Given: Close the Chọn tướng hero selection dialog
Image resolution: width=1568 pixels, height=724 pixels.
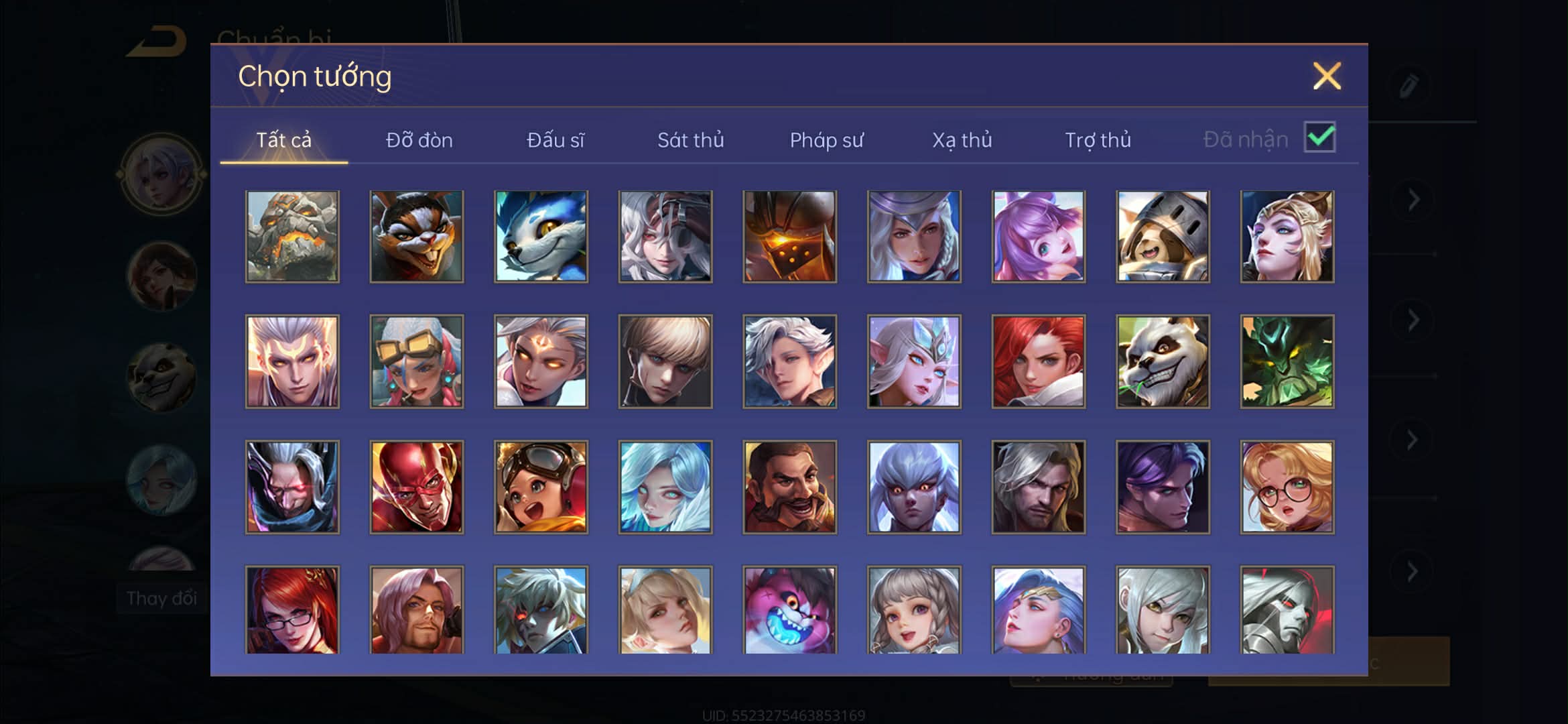Looking at the screenshot, I should click(x=1326, y=76).
